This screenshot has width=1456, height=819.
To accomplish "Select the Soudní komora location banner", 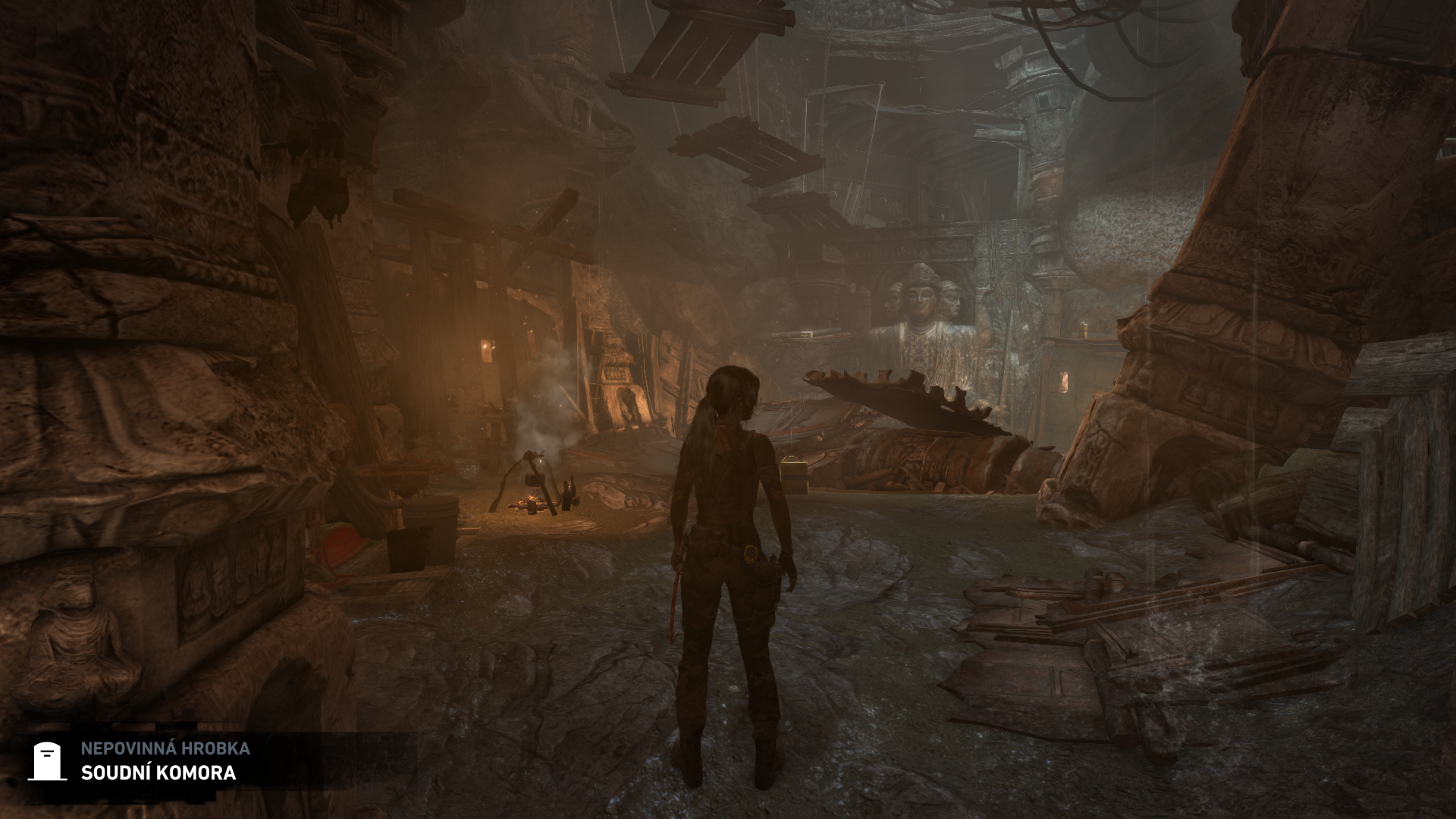I will click(x=158, y=773).
